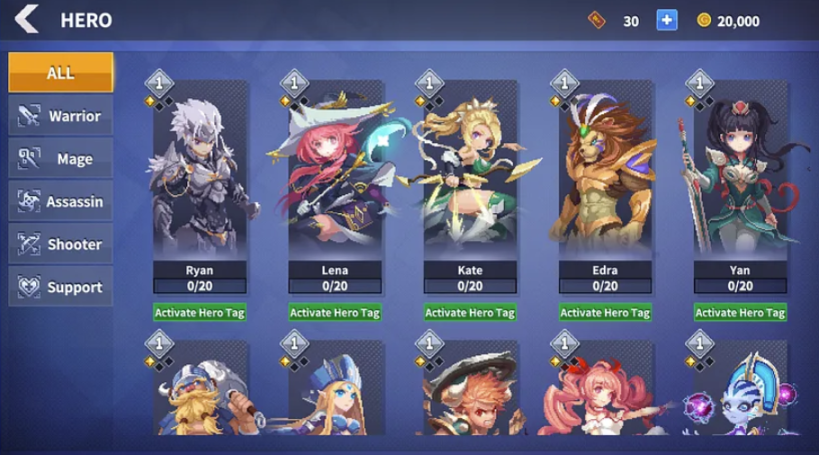Viewport: 819px width, 455px height.
Task: Open the Shooter hero category
Action: pos(60,244)
